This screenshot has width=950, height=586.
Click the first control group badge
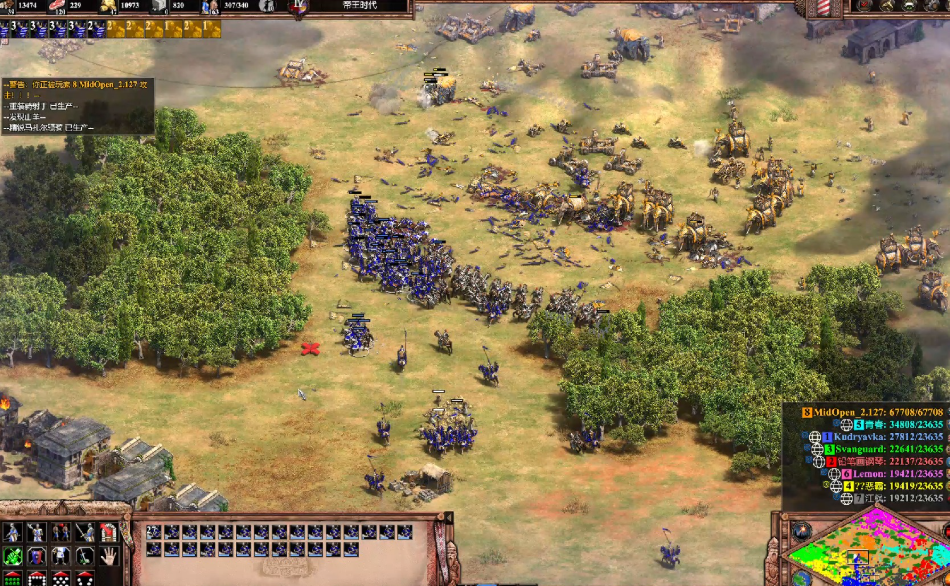click(x=11, y=28)
